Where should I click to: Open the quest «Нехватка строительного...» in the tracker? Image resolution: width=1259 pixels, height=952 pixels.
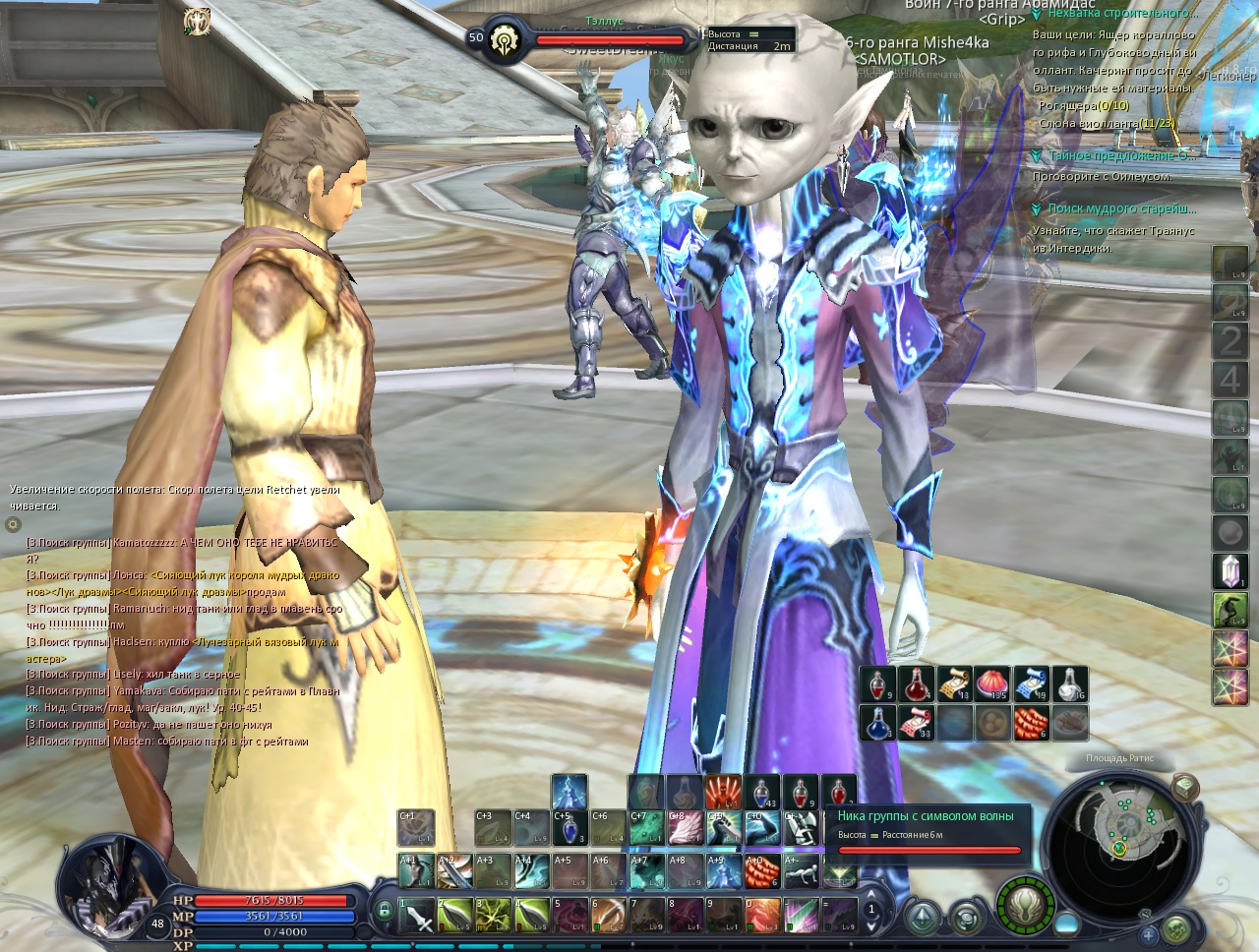pyautogui.click(x=1121, y=14)
